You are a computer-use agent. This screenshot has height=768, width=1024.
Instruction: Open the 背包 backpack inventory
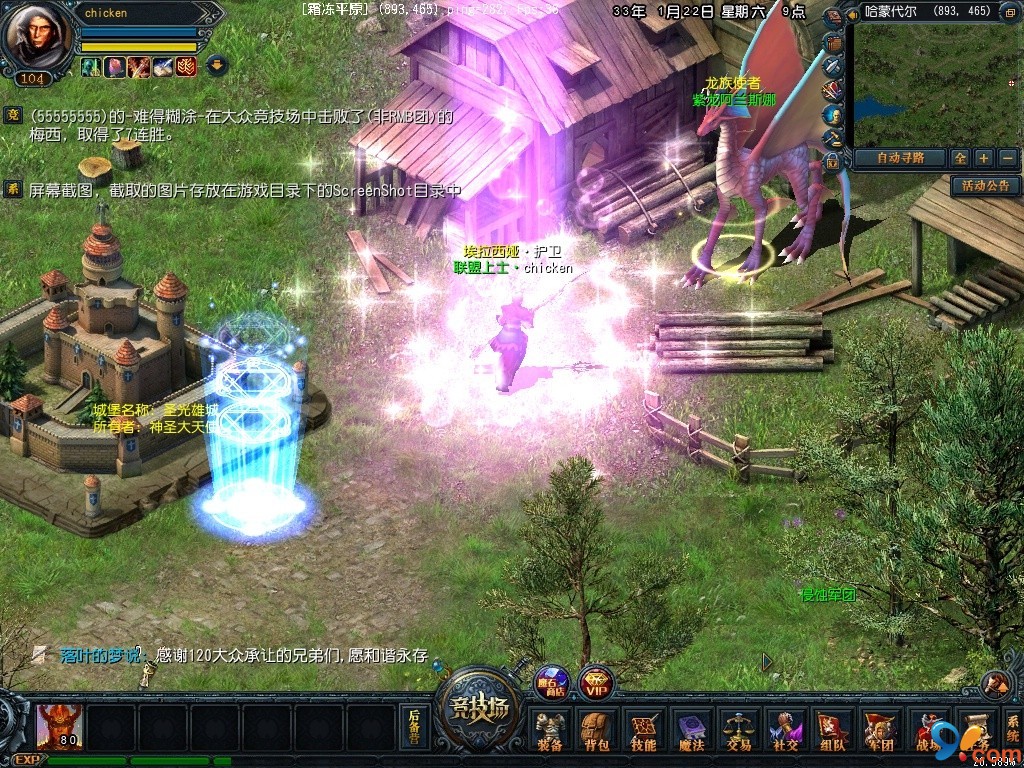tap(596, 729)
